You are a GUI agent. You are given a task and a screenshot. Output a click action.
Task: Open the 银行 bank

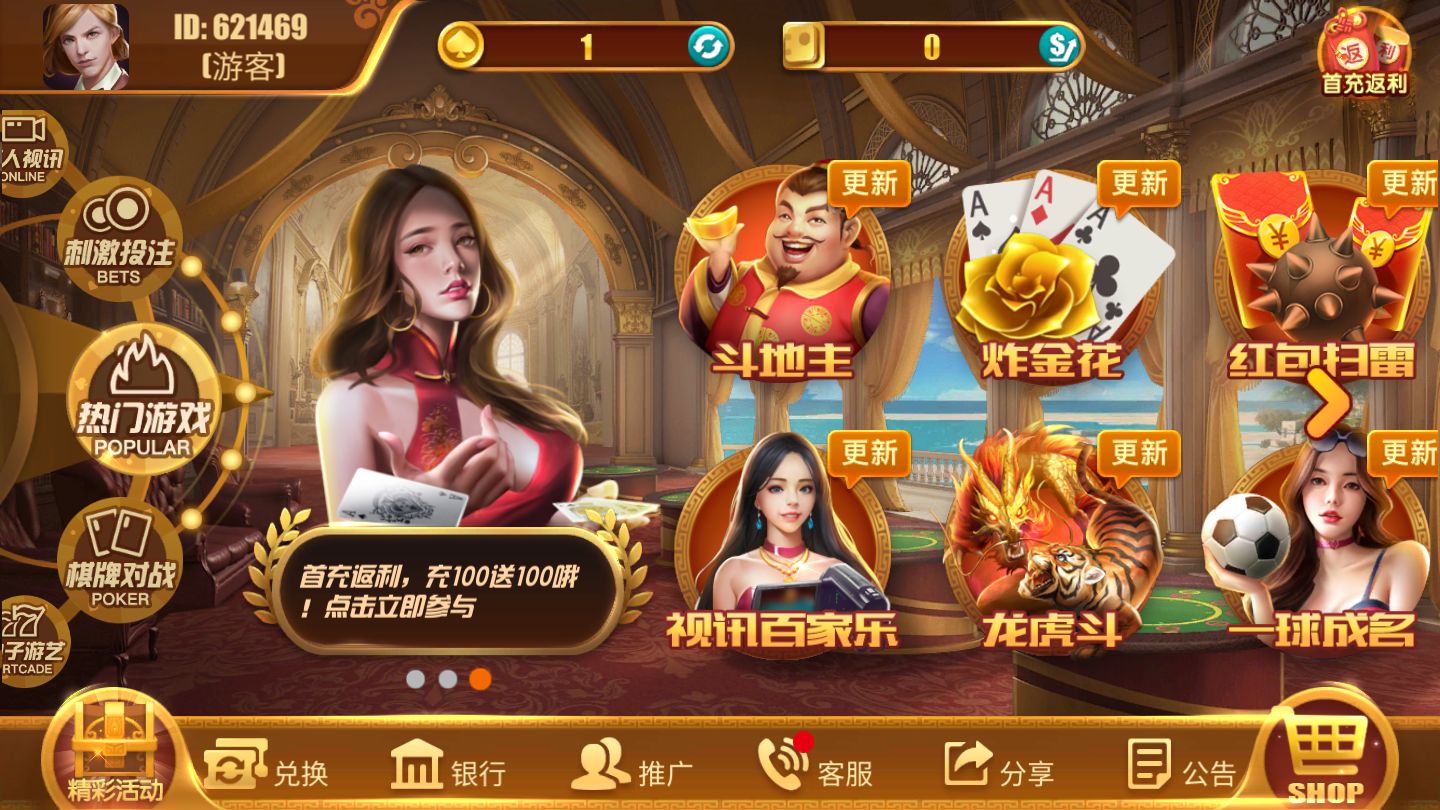[x=448, y=768]
